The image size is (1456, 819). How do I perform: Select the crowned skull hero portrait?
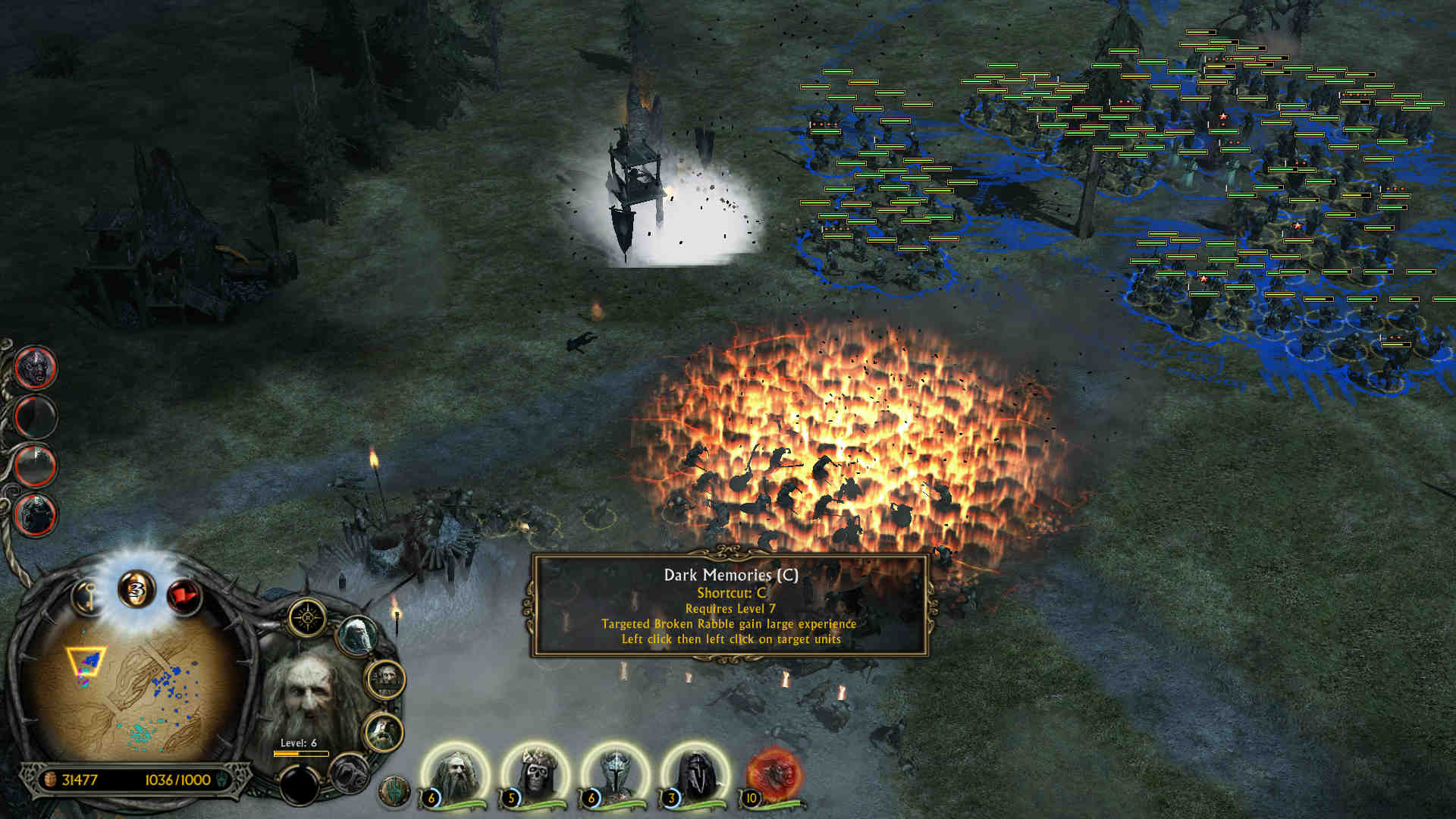pyautogui.click(x=536, y=775)
